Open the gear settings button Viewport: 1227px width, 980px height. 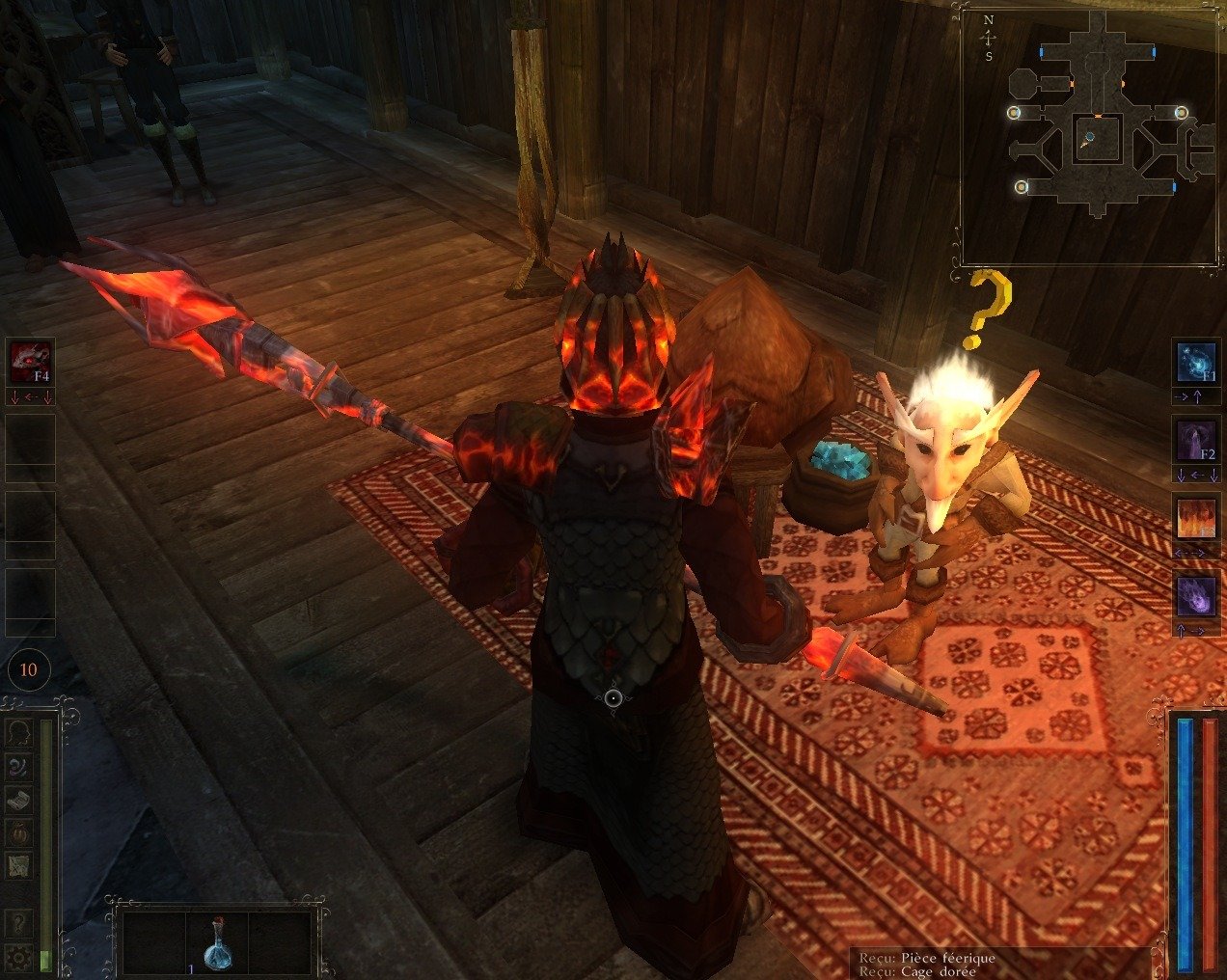[x=18, y=956]
